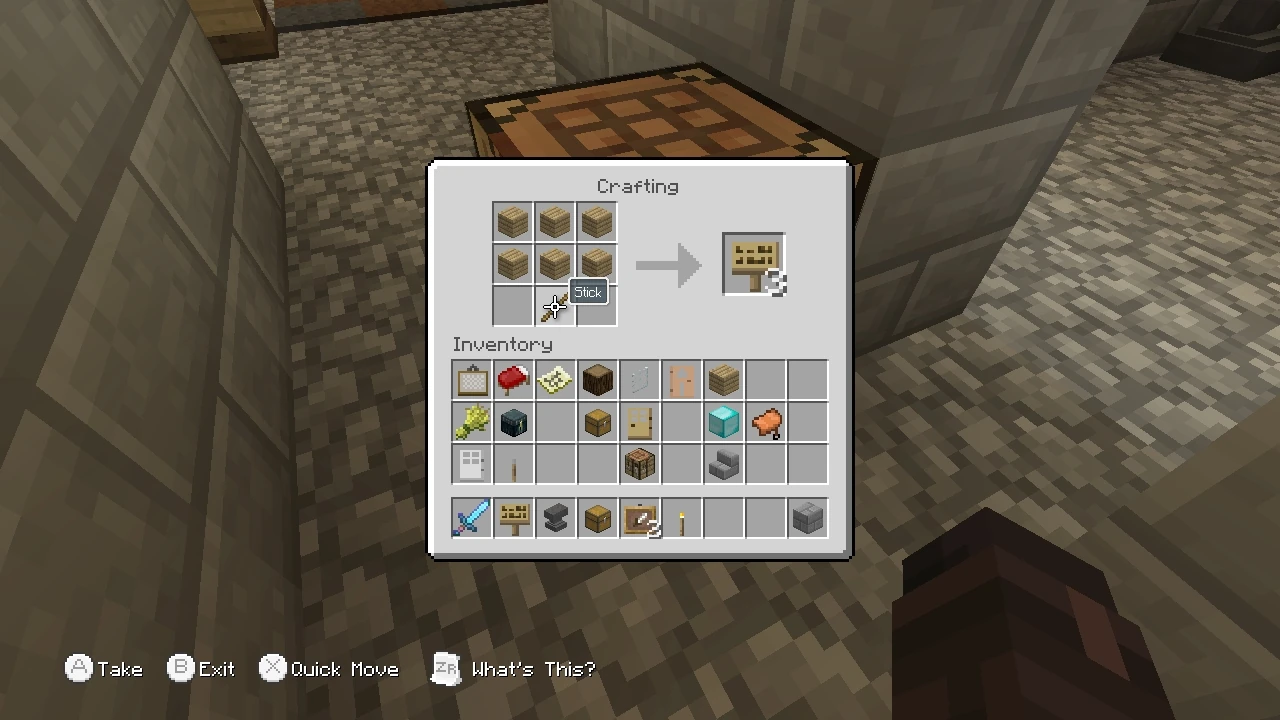Viewport: 1280px width, 720px height.
Task: Click the item frame in the inventory
Action: pos(471,379)
